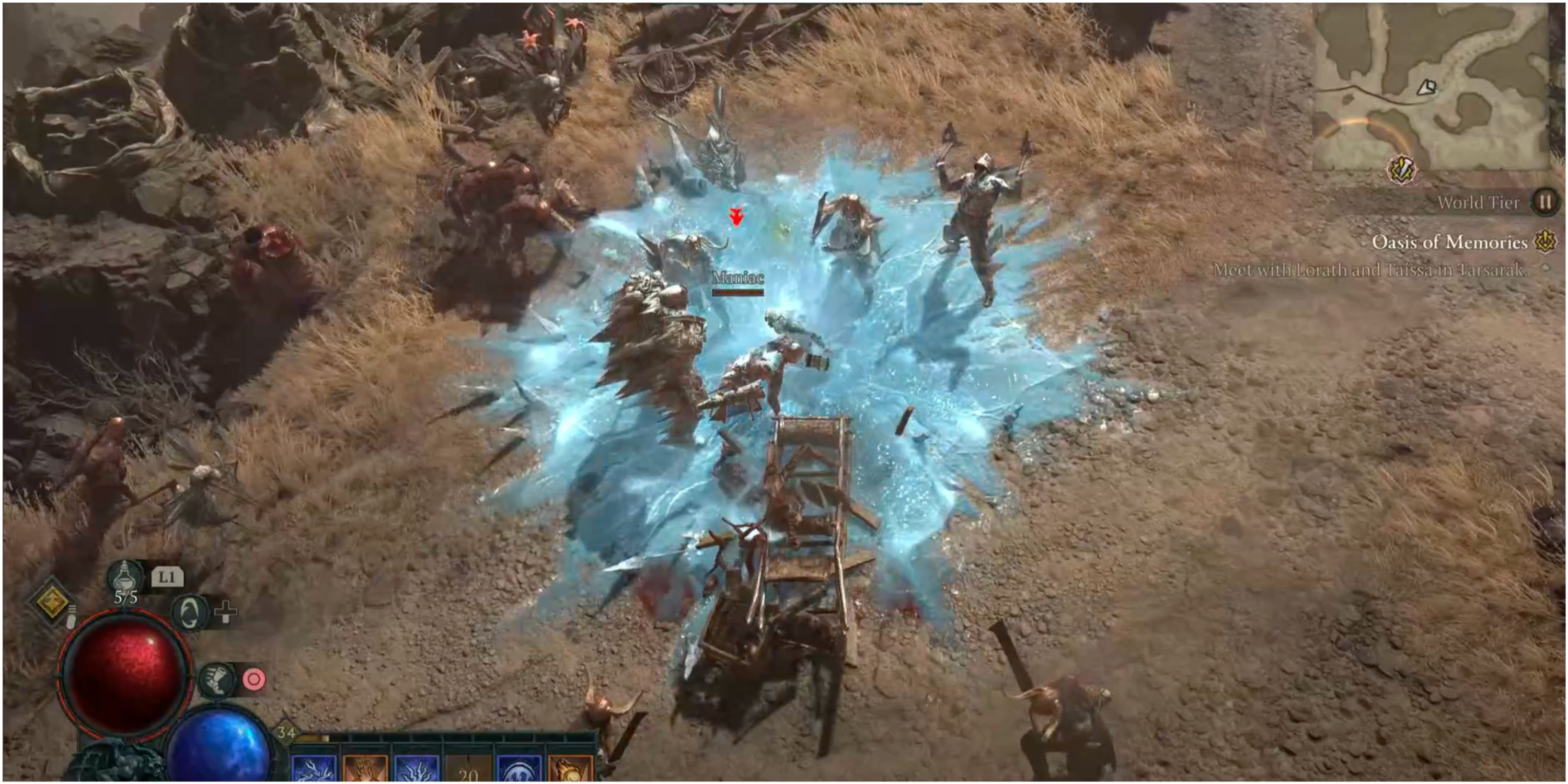
Task: Click the red Circle button prompt beside Evade
Action: [255, 679]
